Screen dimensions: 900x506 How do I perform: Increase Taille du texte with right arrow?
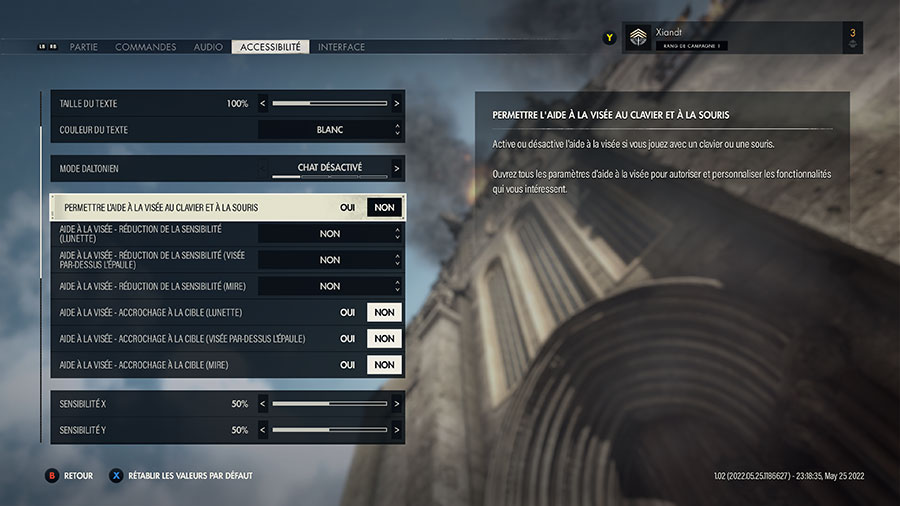tap(396, 103)
